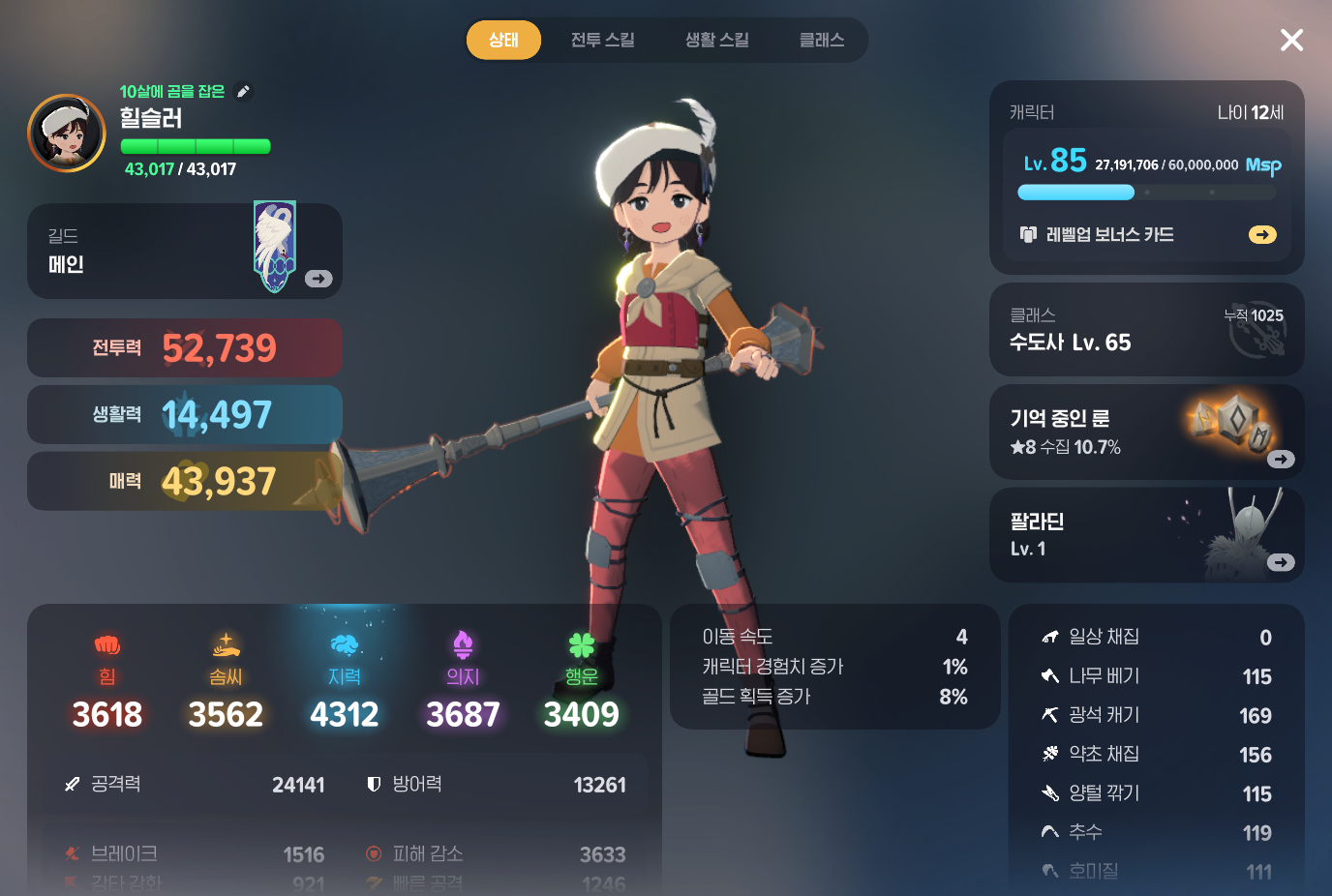
Task: Select the 클래스 tab
Action: point(821,40)
